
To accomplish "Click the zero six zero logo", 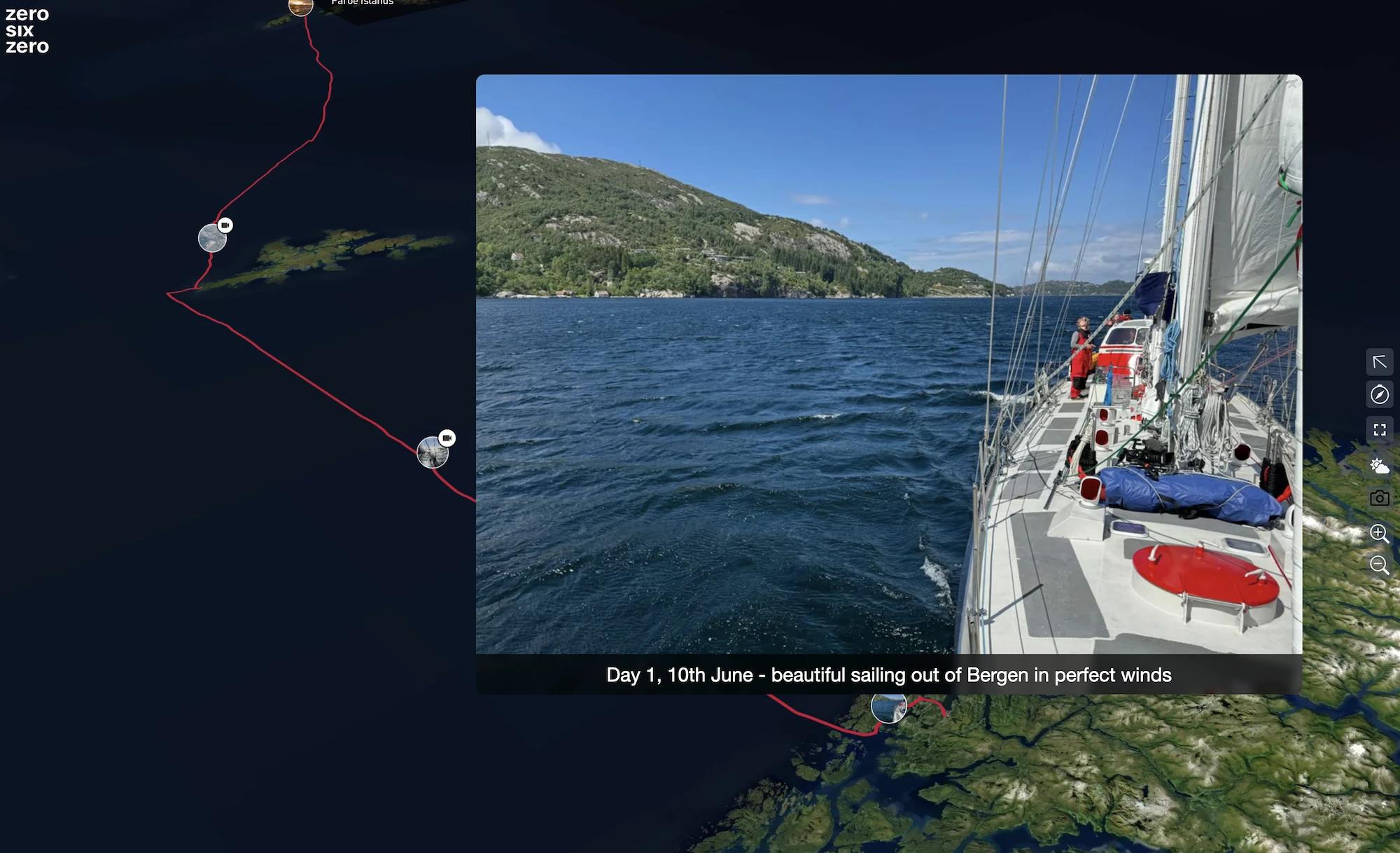I will click(x=27, y=31).
